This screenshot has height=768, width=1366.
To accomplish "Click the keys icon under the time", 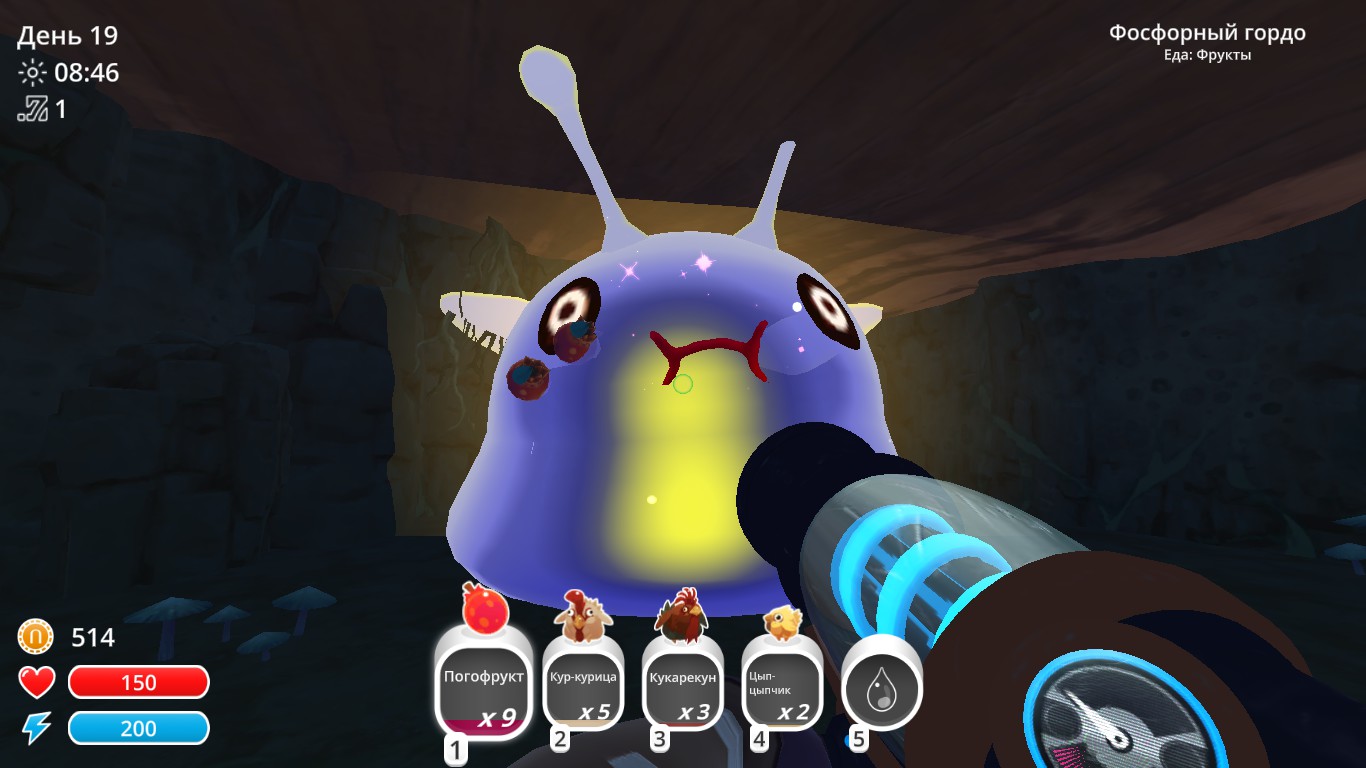I will click(x=33, y=109).
